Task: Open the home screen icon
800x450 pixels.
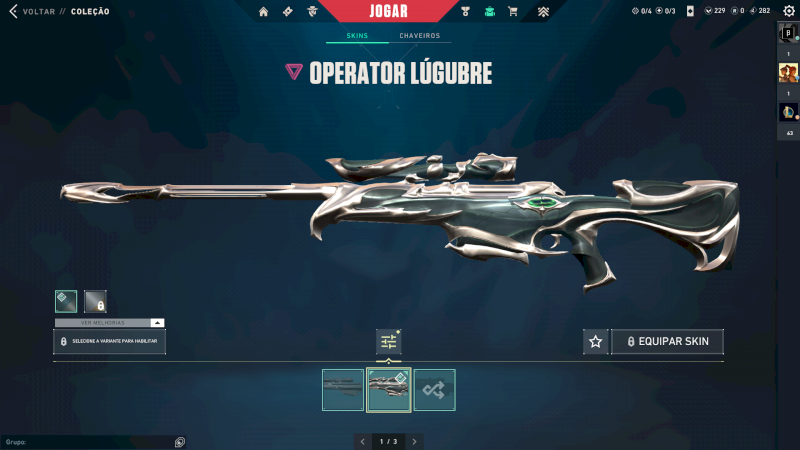Action: 264,12
